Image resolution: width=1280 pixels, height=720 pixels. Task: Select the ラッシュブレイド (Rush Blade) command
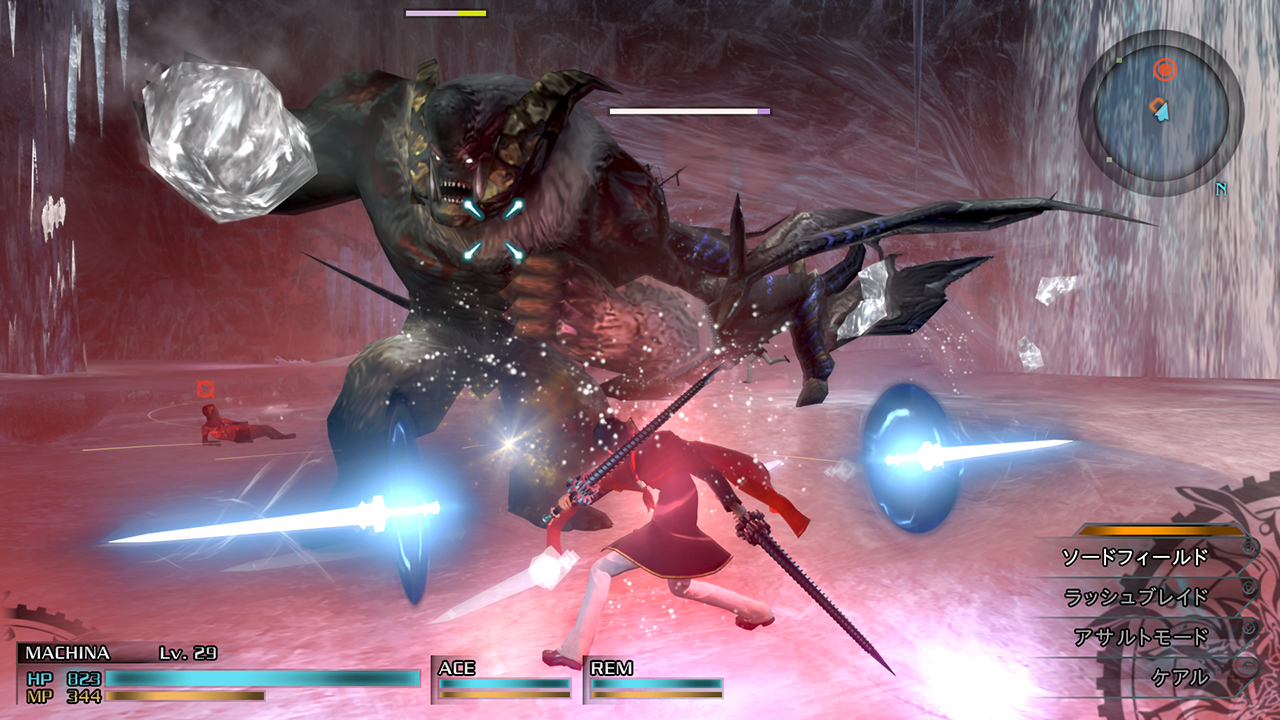coord(1134,596)
